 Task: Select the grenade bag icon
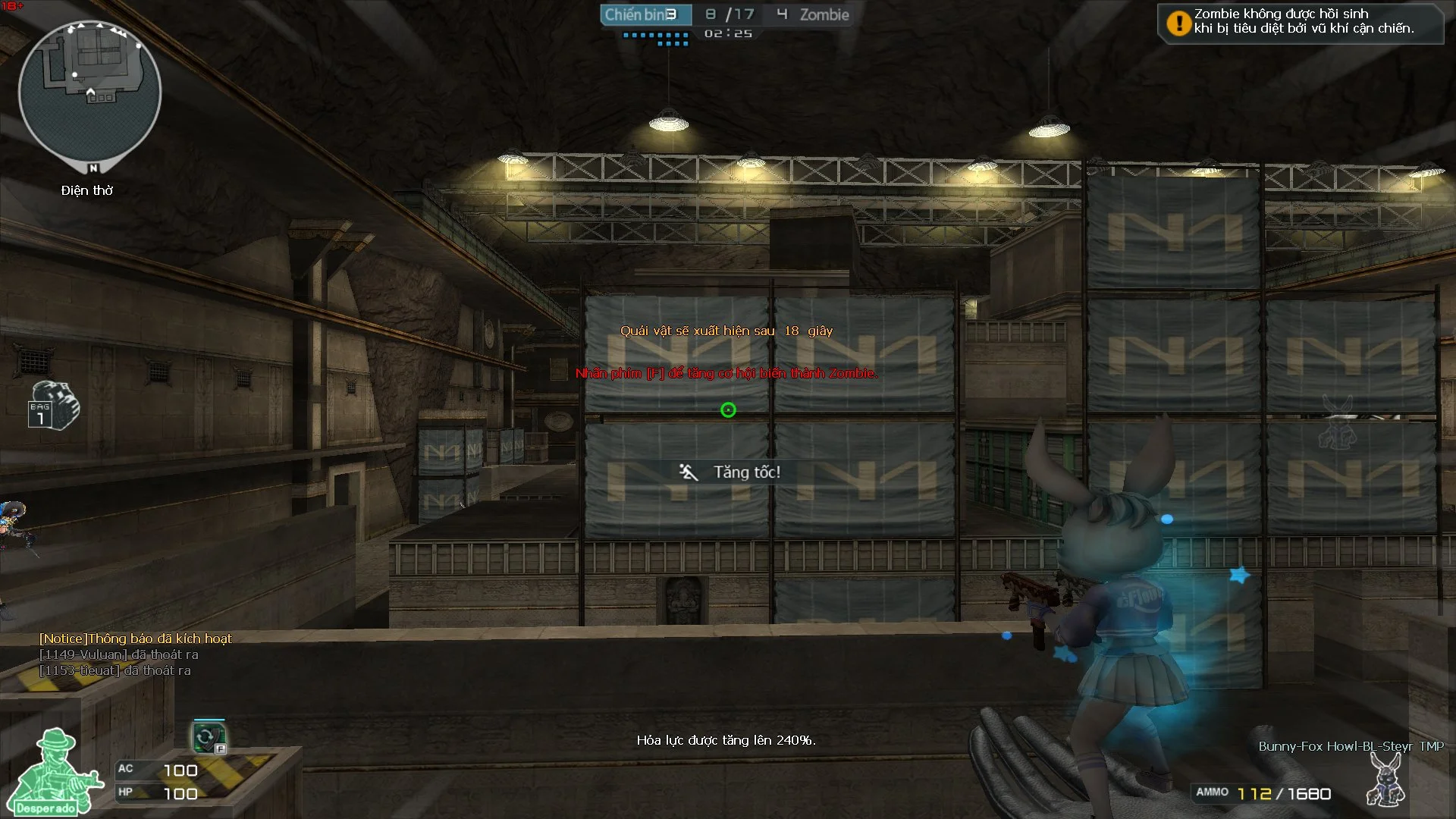pos(53,405)
